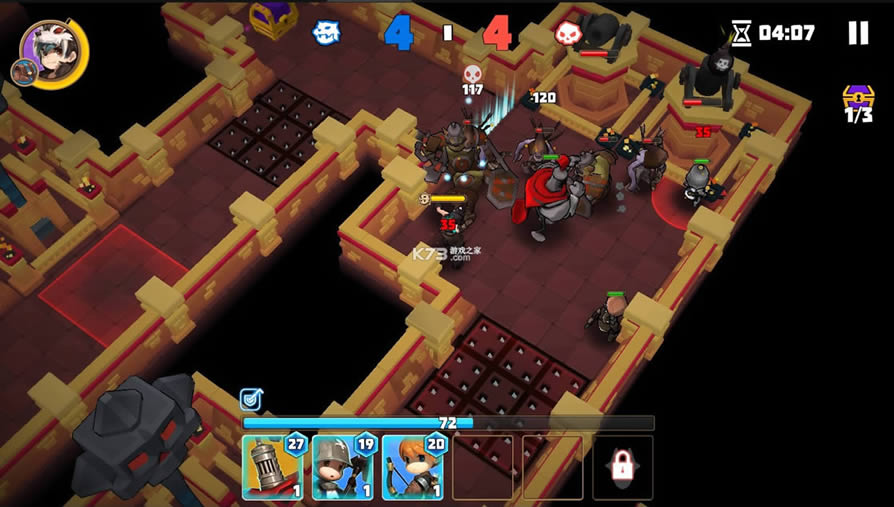
Task: Select the helmeted axe soldier card
Action: 342,467
